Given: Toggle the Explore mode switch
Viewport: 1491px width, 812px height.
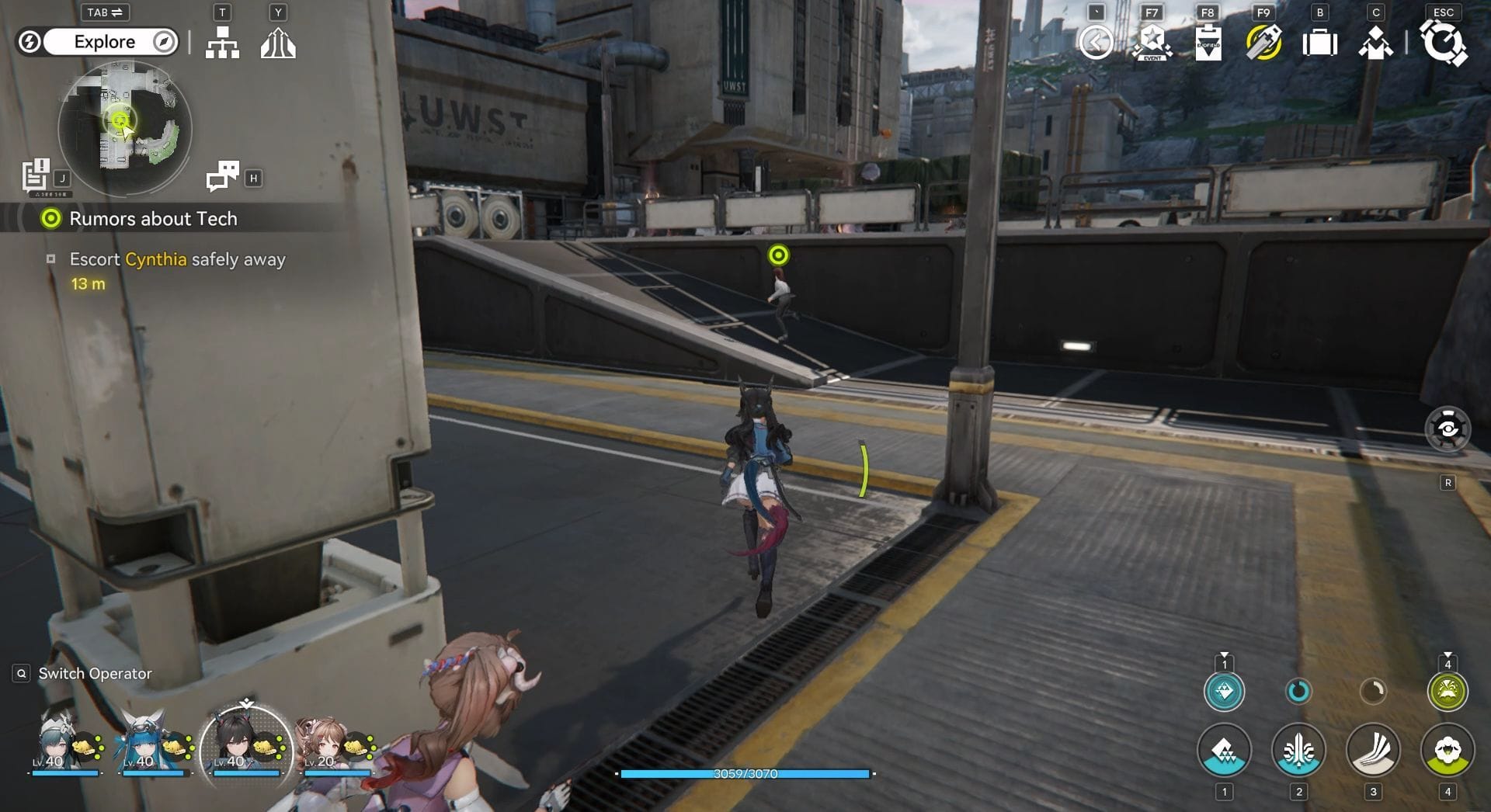Looking at the screenshot, I should (105, 42).
